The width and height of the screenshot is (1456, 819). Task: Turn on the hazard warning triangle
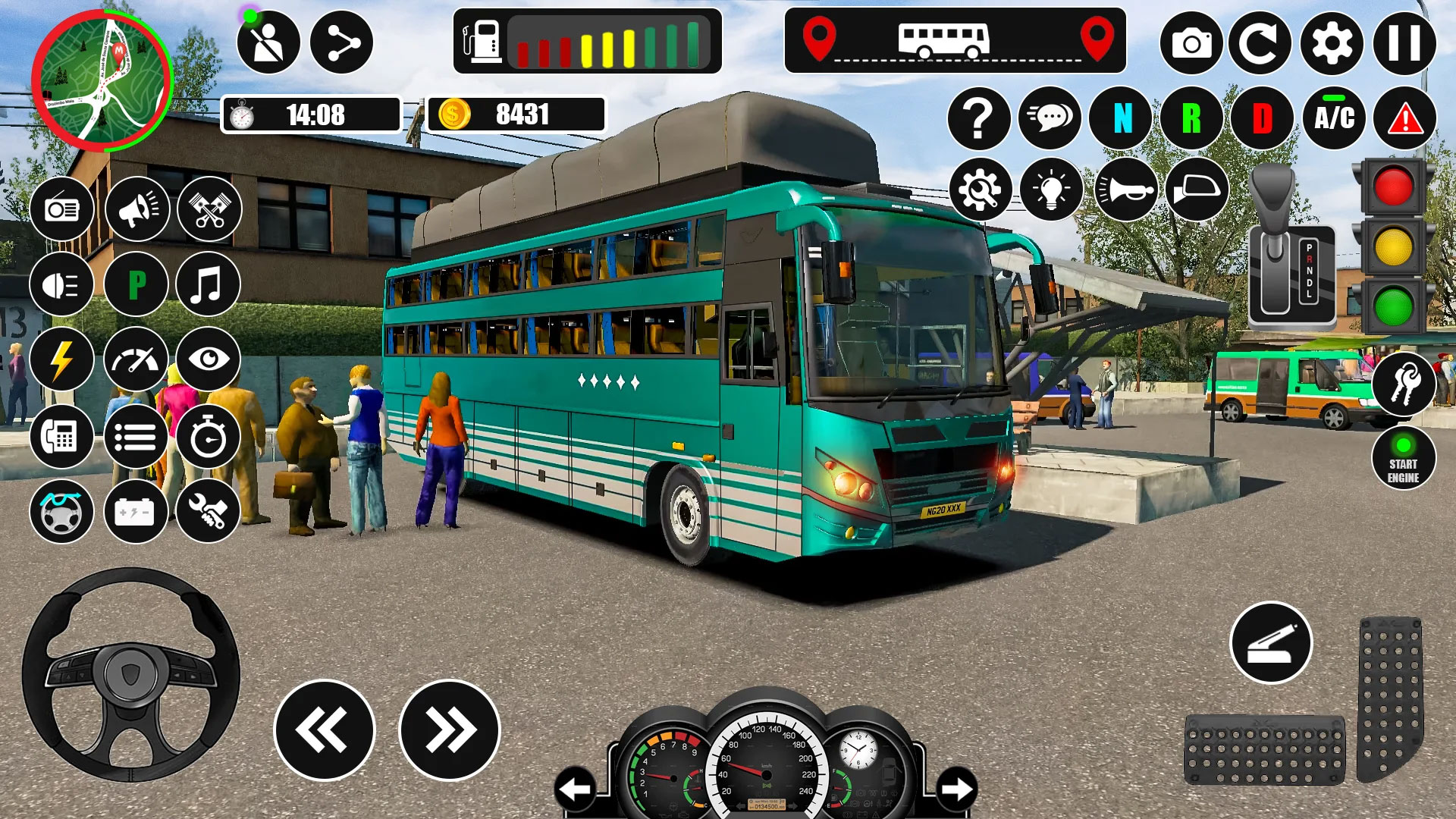(1404, 118)
